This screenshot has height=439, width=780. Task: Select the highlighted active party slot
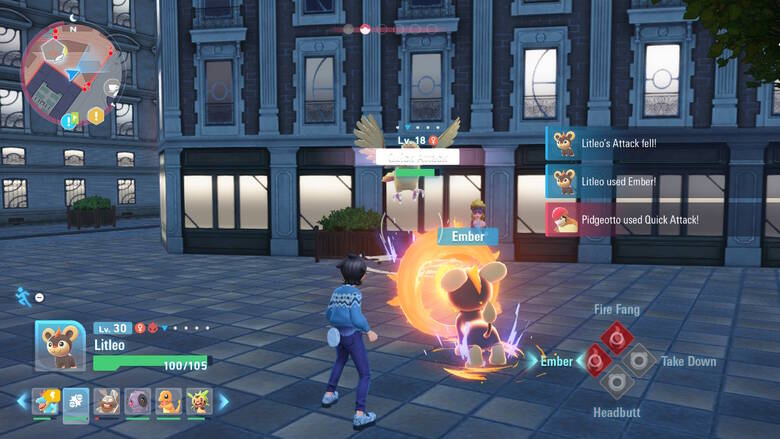pos(76,404)
